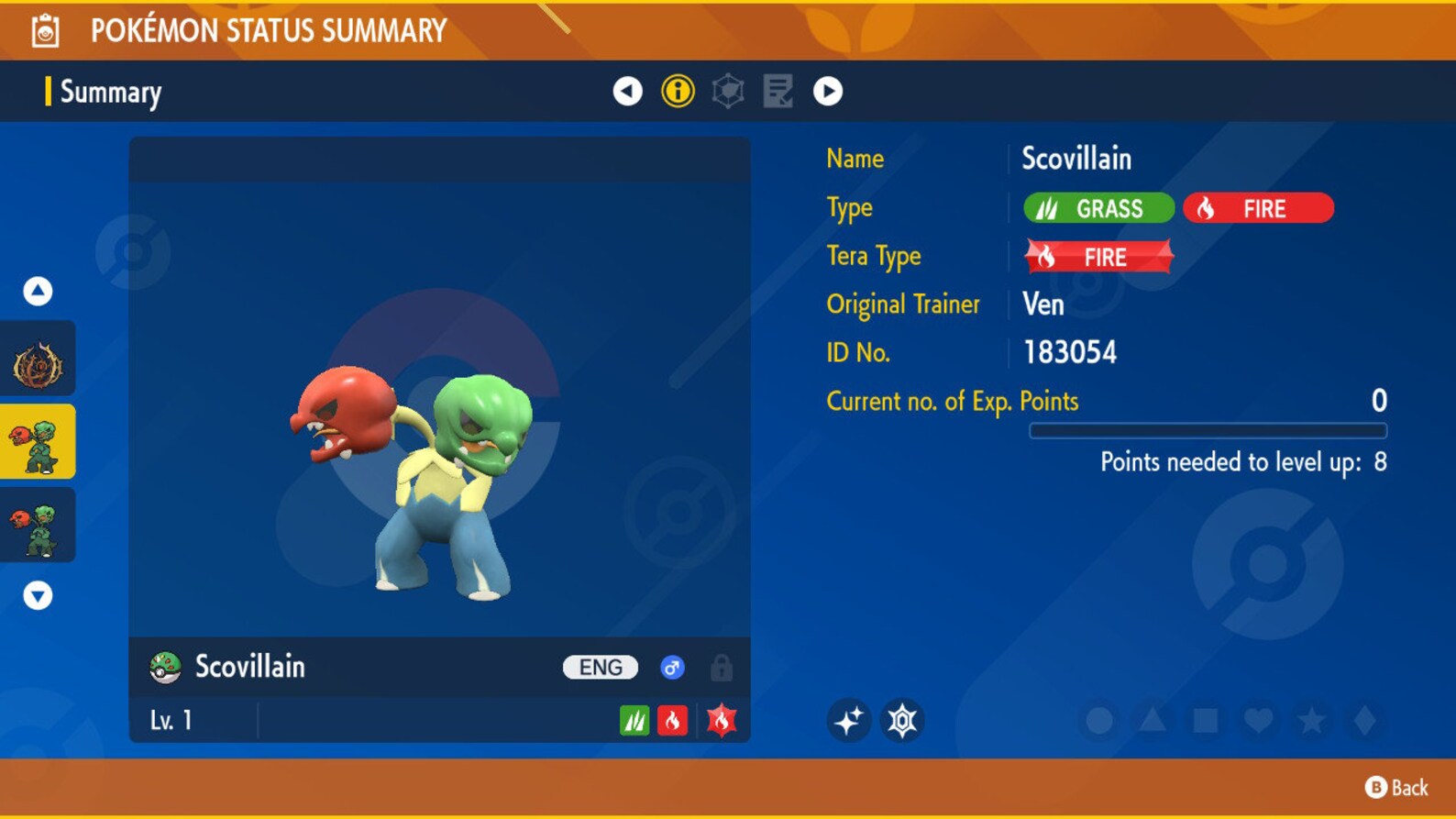
Task: Switch to the Summary tab
Action: pos(110,92)
